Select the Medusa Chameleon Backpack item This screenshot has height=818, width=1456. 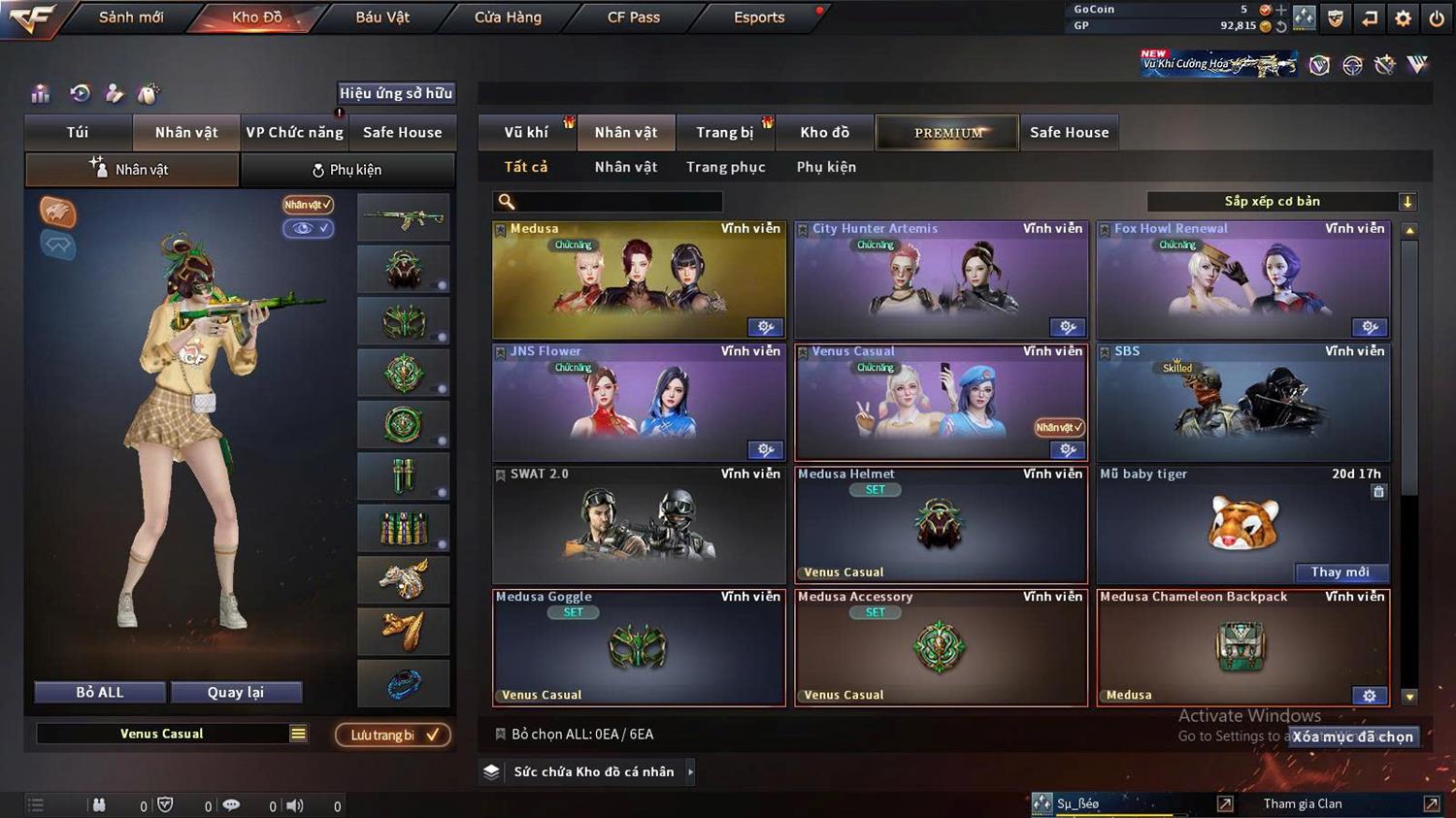click(1242, 648)
